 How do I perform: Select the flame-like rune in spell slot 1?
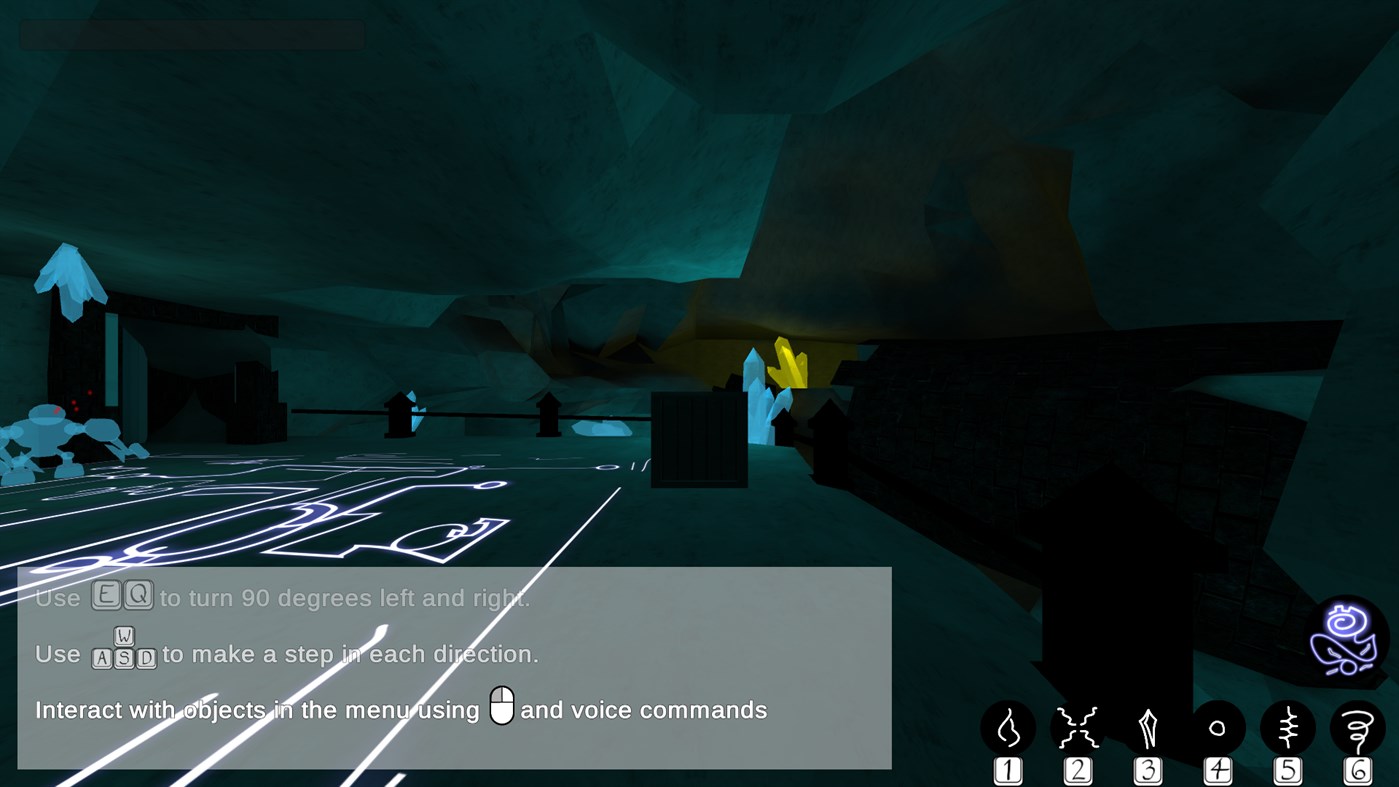(x=1007, y=726)
